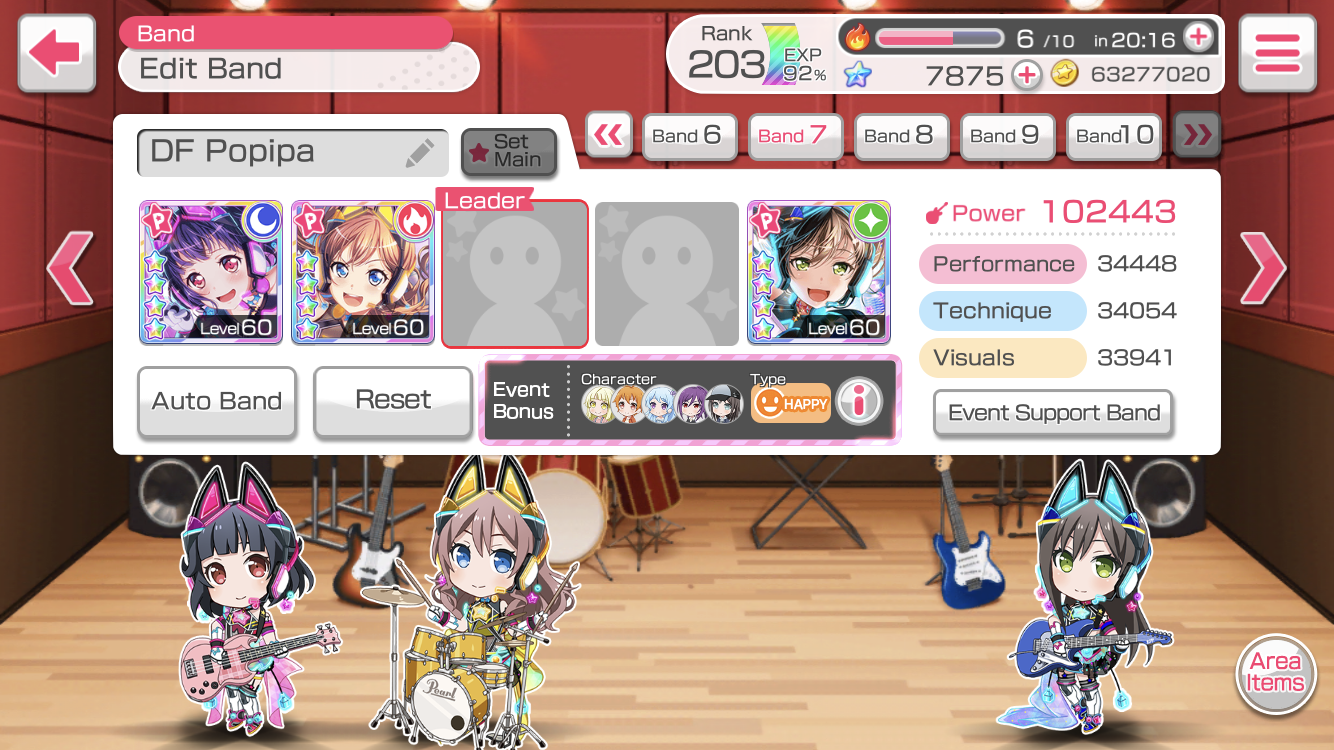
Task: Select the empty Leader slot
Action: 515,274
